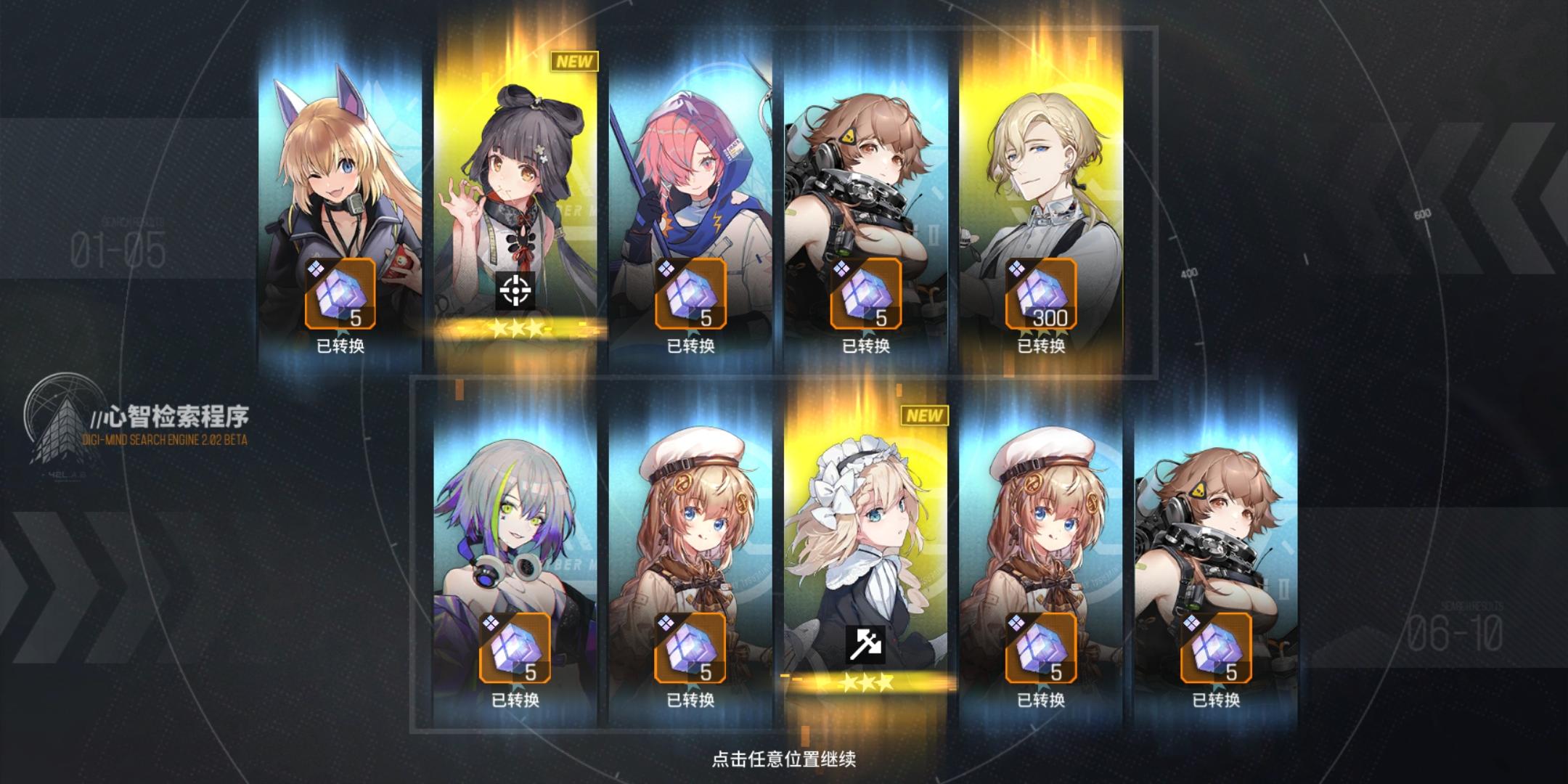The height and width of the screenshot is (784, 1568).
Task: Click the NEW badge on the maid character
Action: point(925,416)
